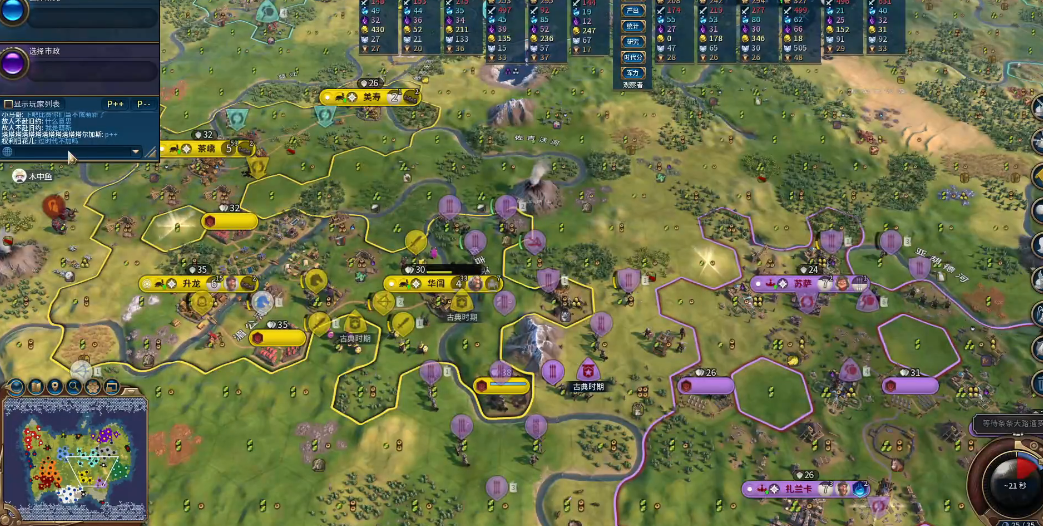Open the chat target dropdown arrow

tap(137, 152)
